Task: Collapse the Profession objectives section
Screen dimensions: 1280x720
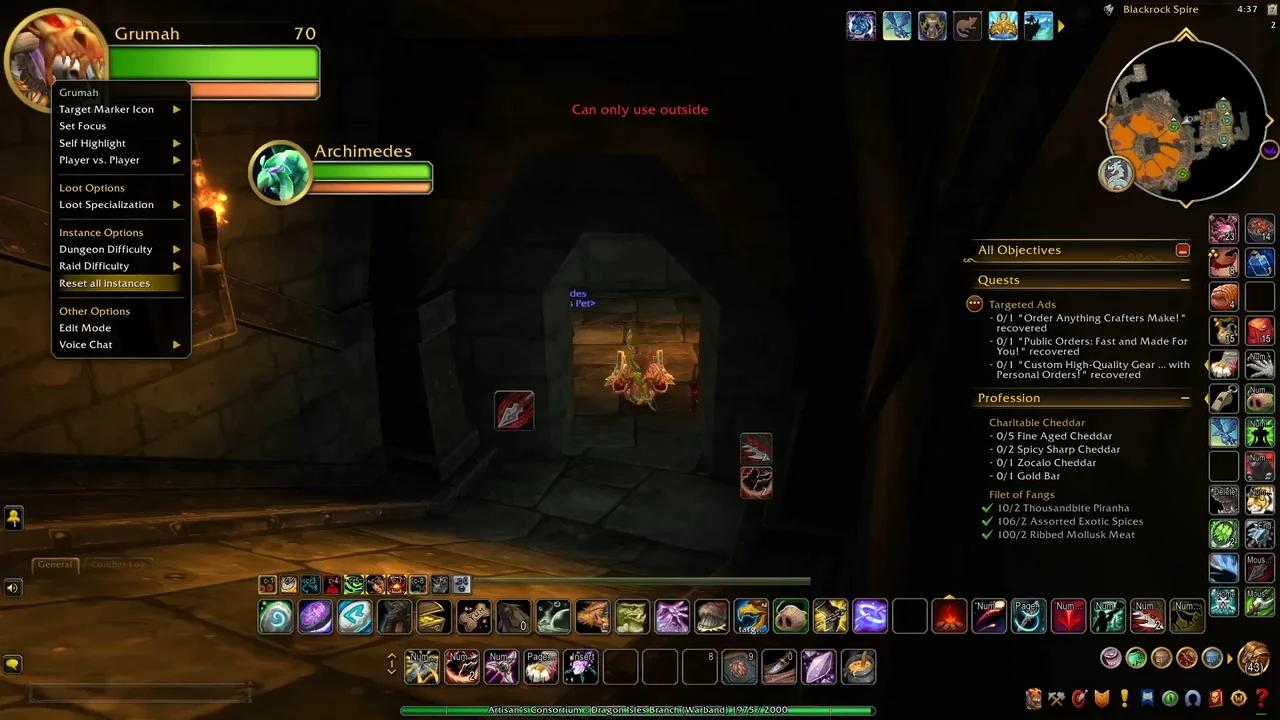Action: (x=1185, y=398)
